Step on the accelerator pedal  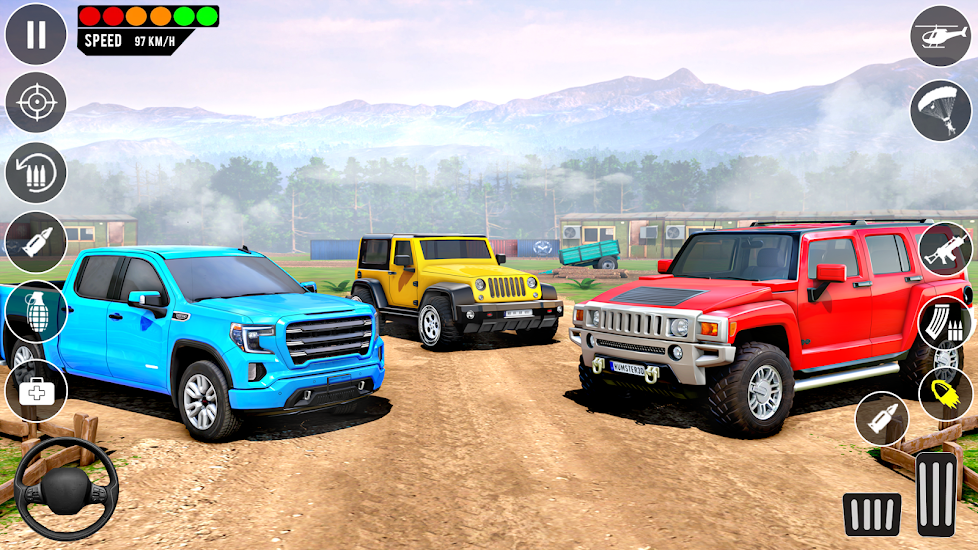tap(937, 493)
